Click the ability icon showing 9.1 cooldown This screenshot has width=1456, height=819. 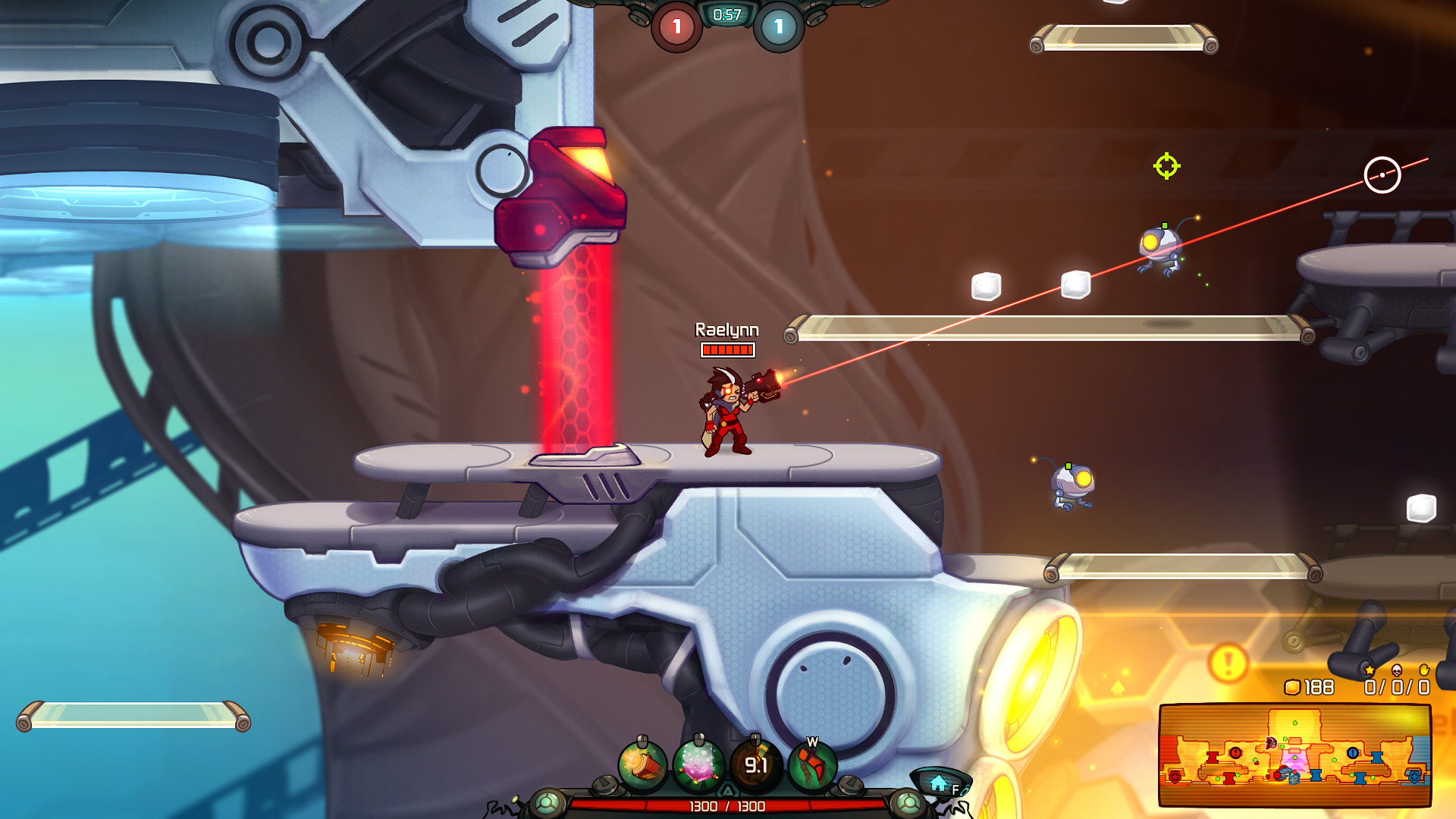click(x=756, y=764)
